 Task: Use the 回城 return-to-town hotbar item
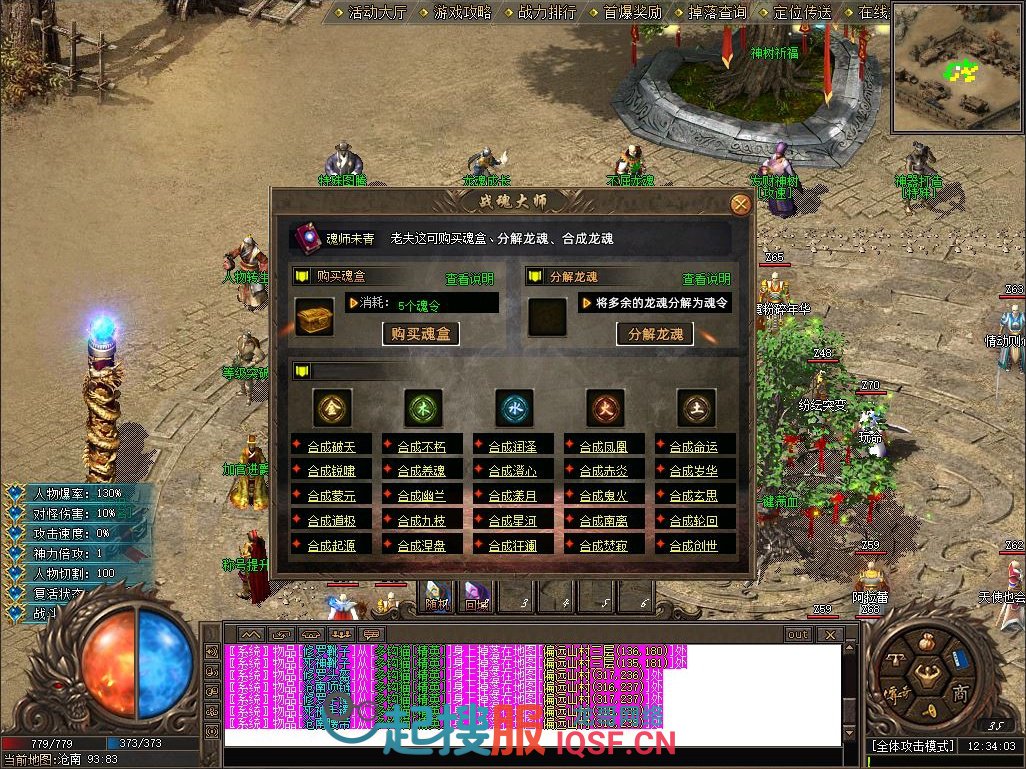[x=474, y=597]
